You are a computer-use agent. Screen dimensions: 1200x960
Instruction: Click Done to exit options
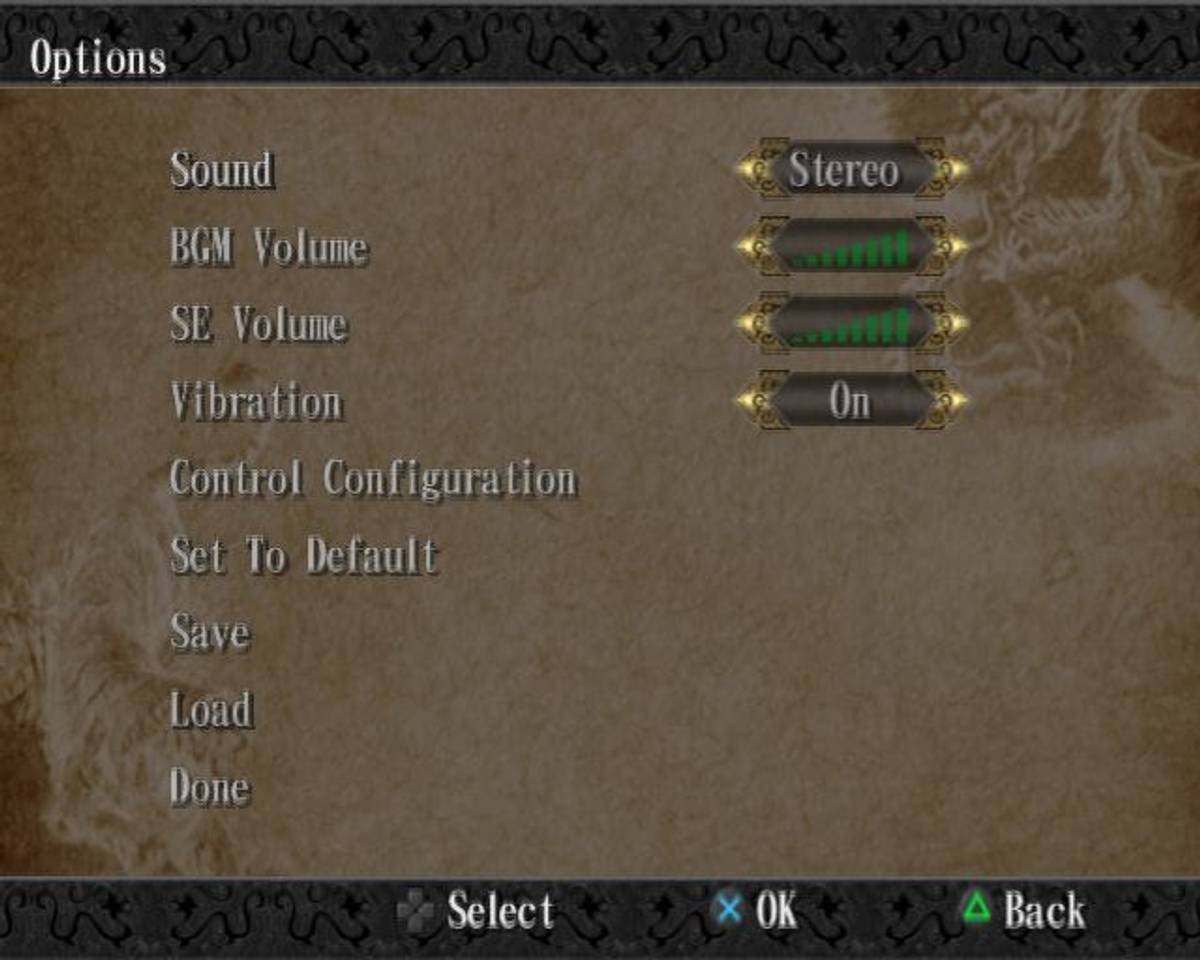[210, 788]
